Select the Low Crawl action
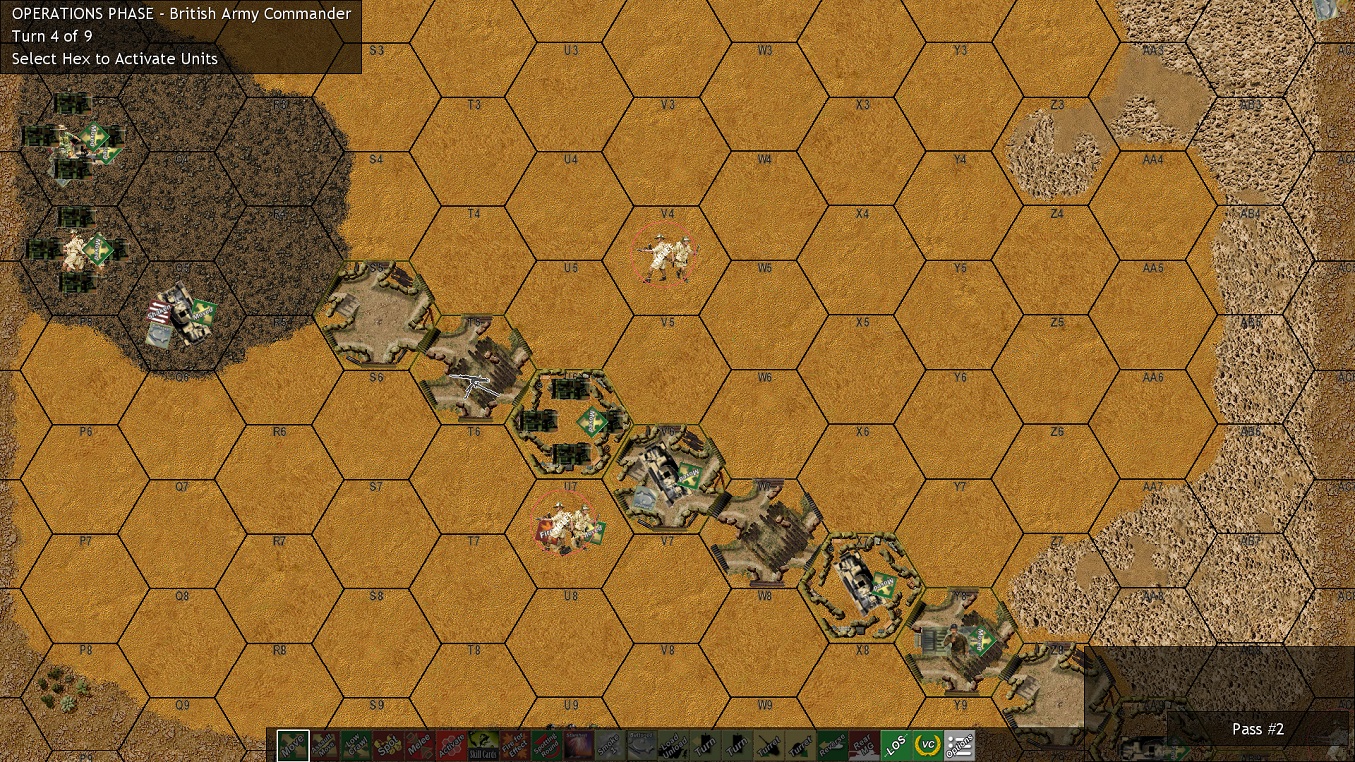 [358, 744]
